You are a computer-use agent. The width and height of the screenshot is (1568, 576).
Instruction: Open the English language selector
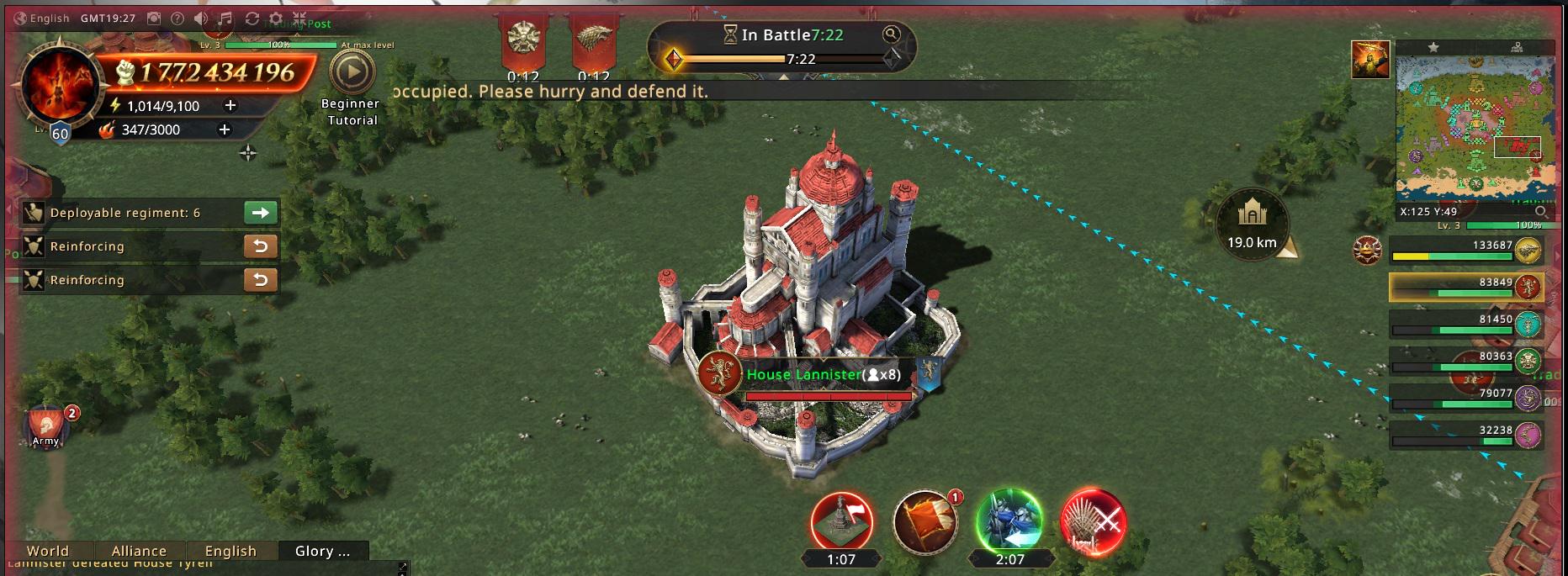click(x=42, y=18)
